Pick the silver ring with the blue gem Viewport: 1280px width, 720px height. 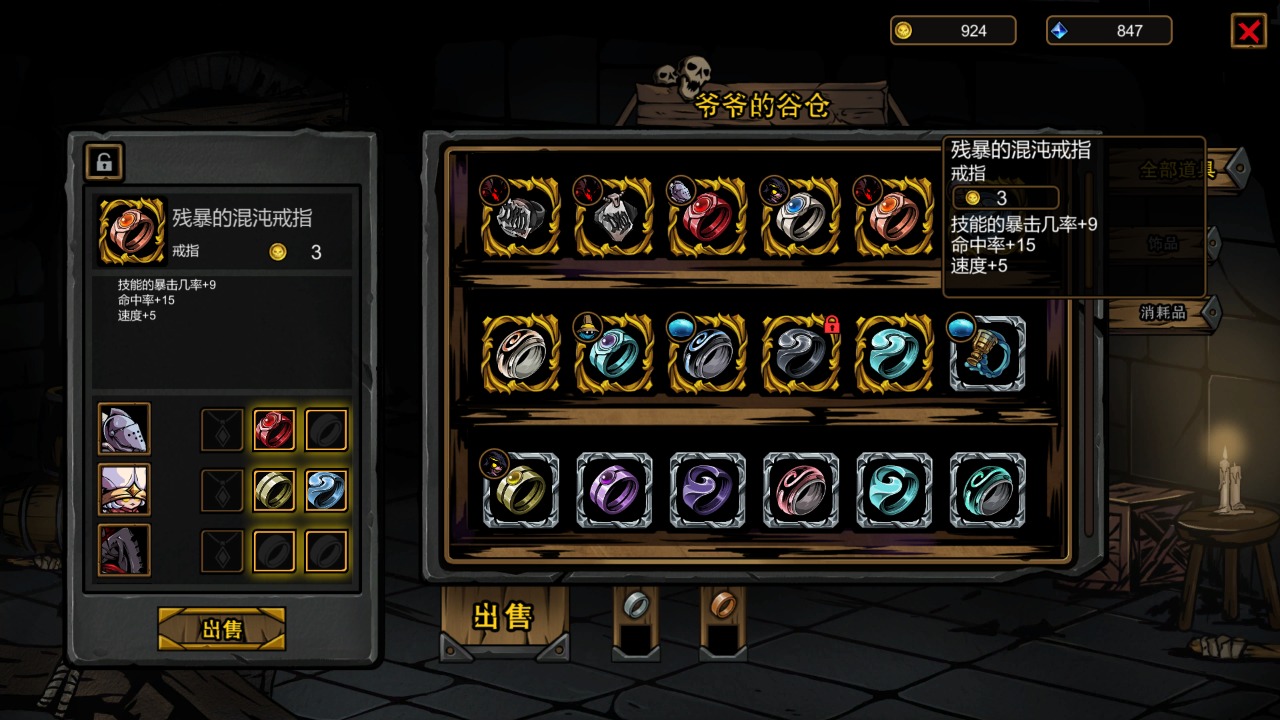click(800, 217)
